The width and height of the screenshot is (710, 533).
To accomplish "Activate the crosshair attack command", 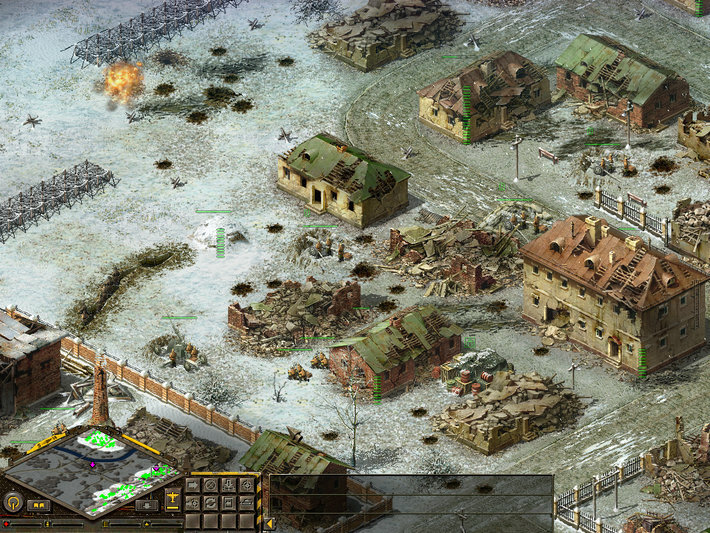I will coord(247,485).
